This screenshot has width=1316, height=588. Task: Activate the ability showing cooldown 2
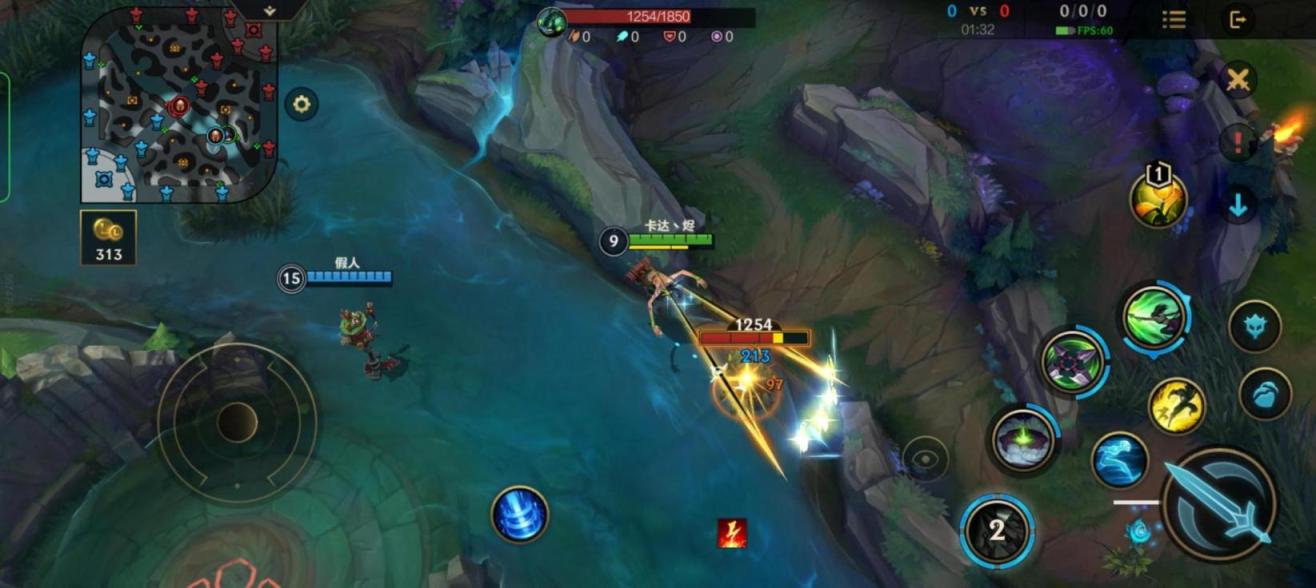coord(997,530)
